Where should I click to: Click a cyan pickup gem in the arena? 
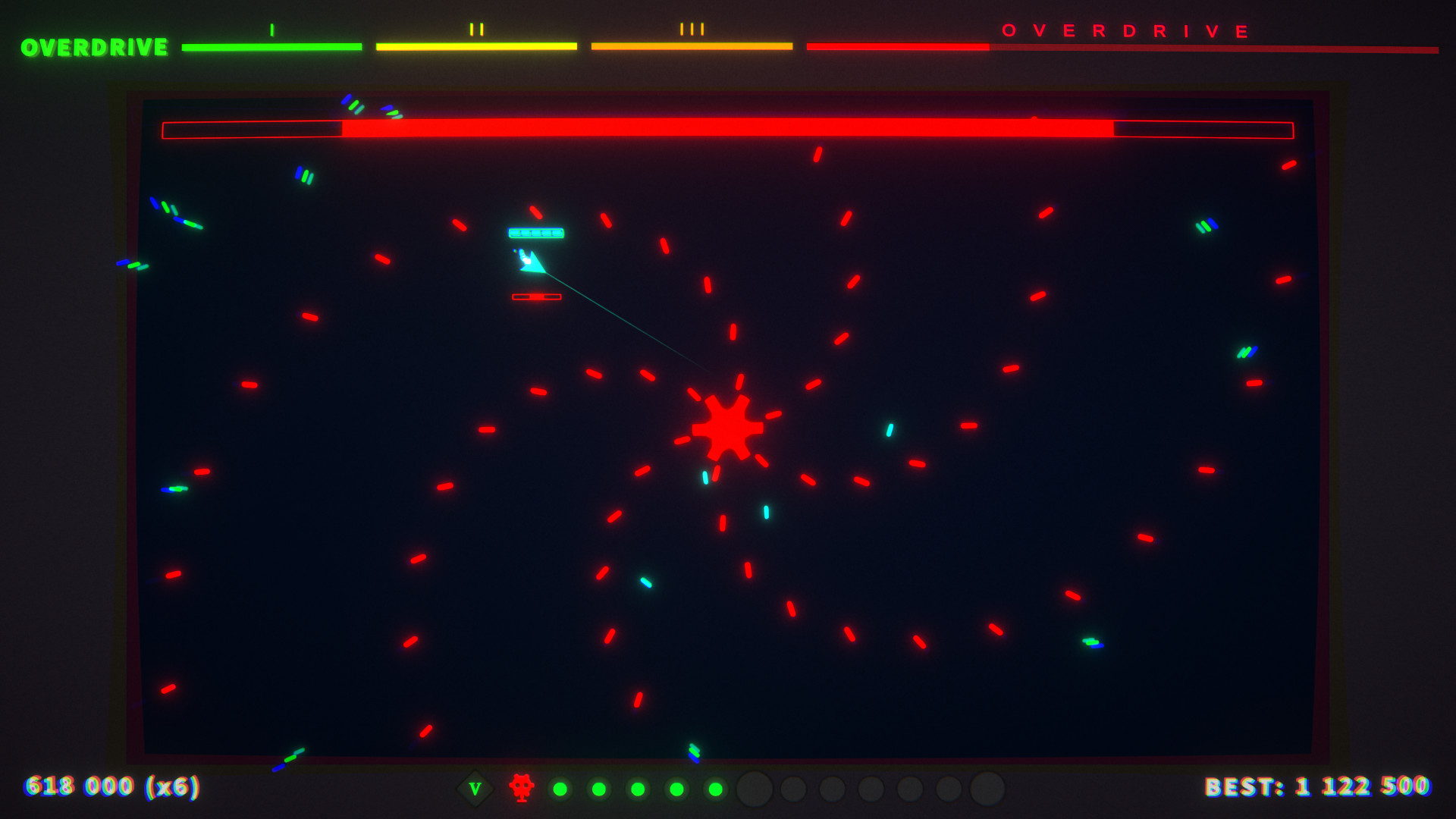(x=888, y=430)
